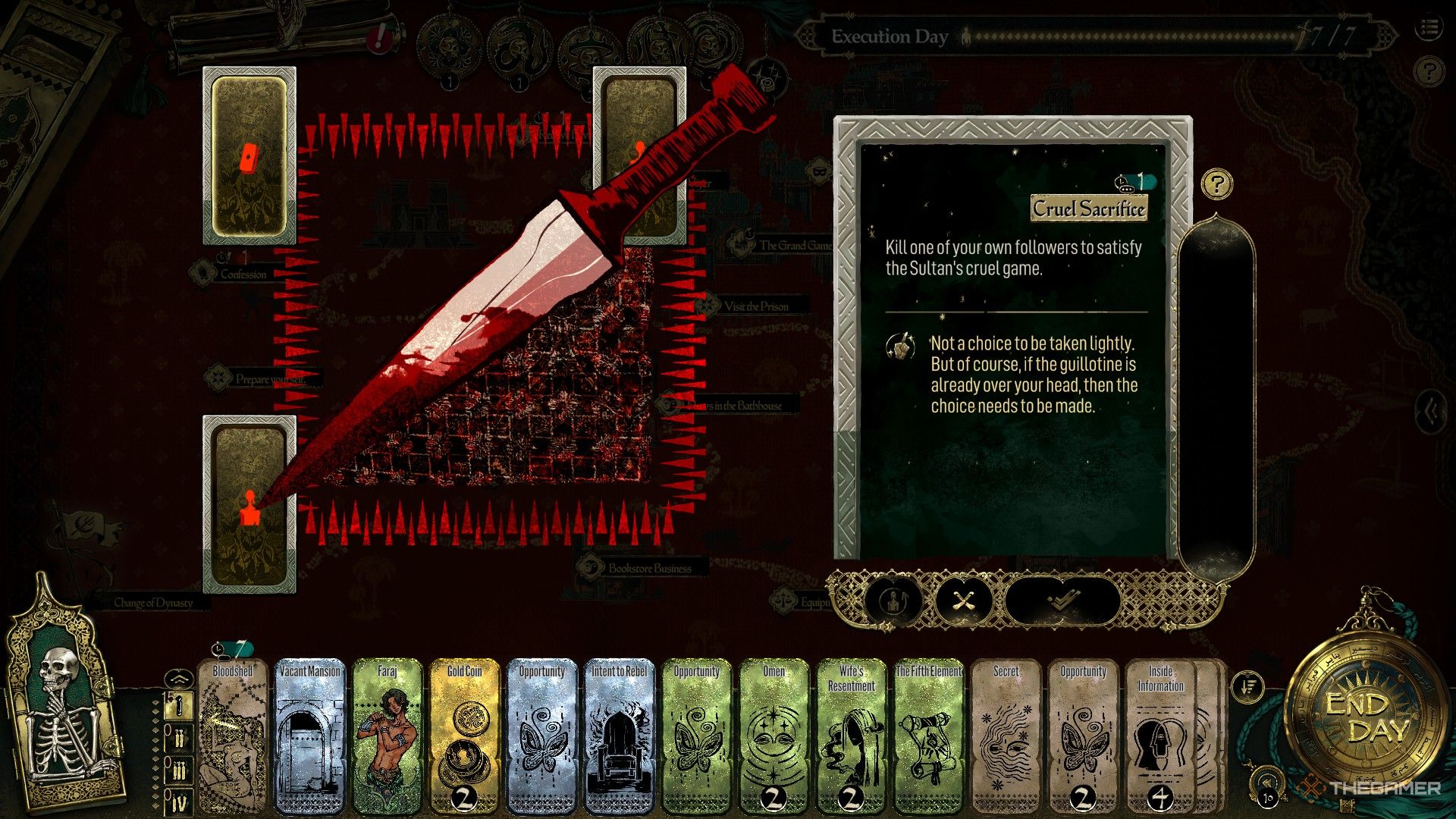Confirm the Cruel Sacrifice with the checkmark

[1062, 601]
